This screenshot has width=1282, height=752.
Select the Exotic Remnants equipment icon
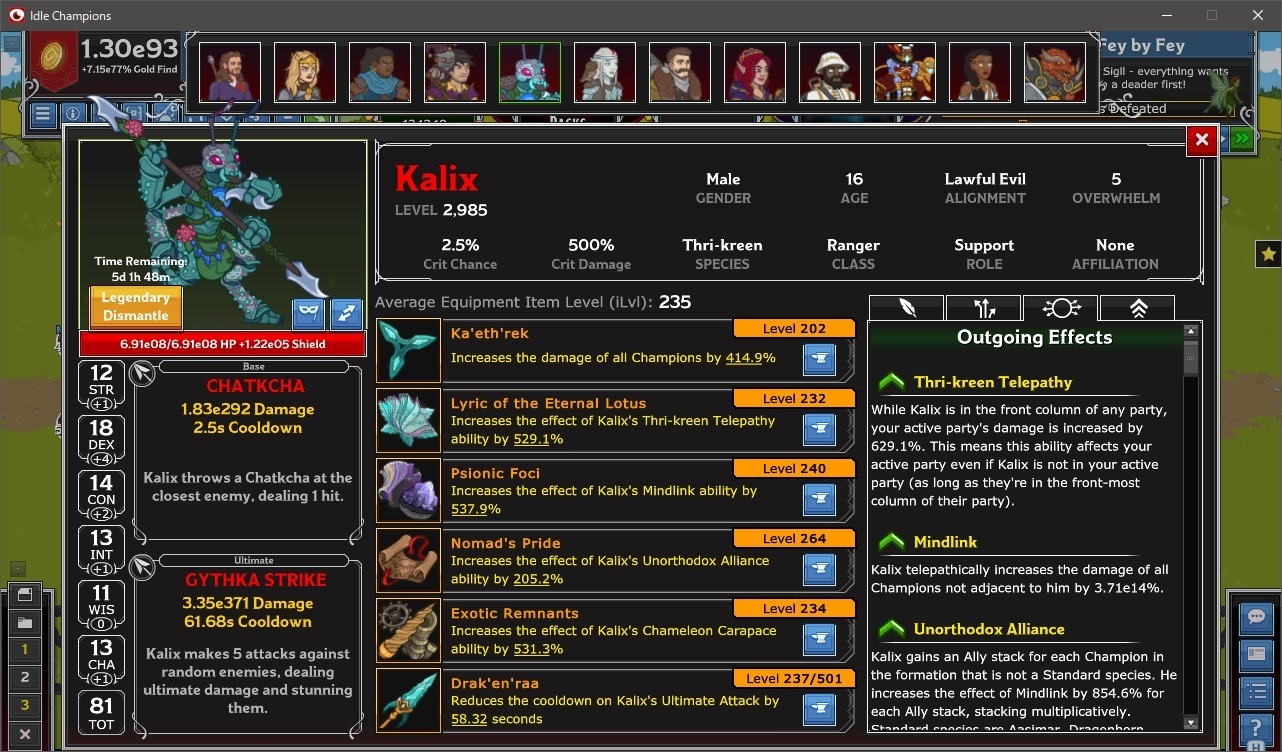click(x=408, y=630)
